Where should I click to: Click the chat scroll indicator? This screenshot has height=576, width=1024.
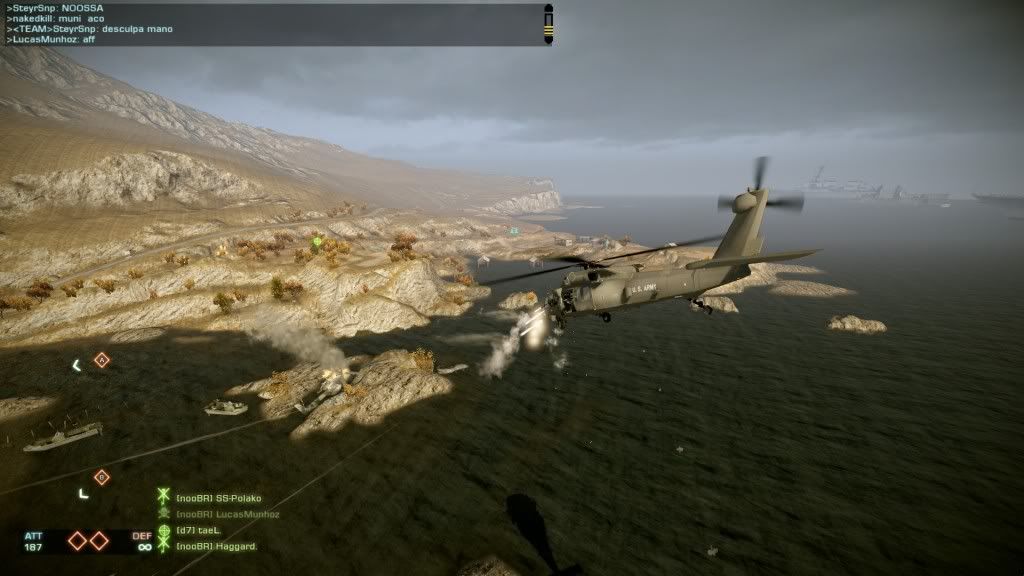tap(548, 24)
